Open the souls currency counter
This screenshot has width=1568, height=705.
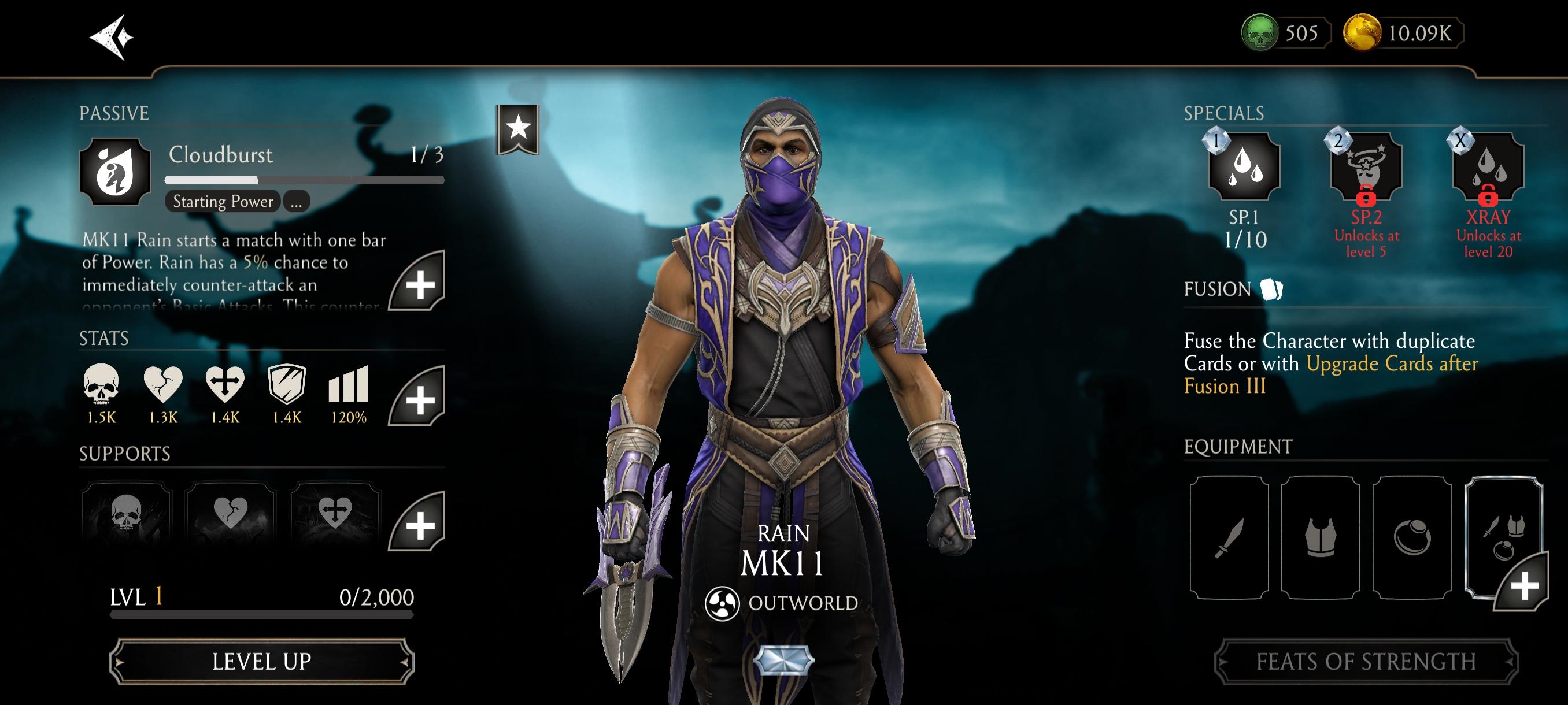point(1284,33)
